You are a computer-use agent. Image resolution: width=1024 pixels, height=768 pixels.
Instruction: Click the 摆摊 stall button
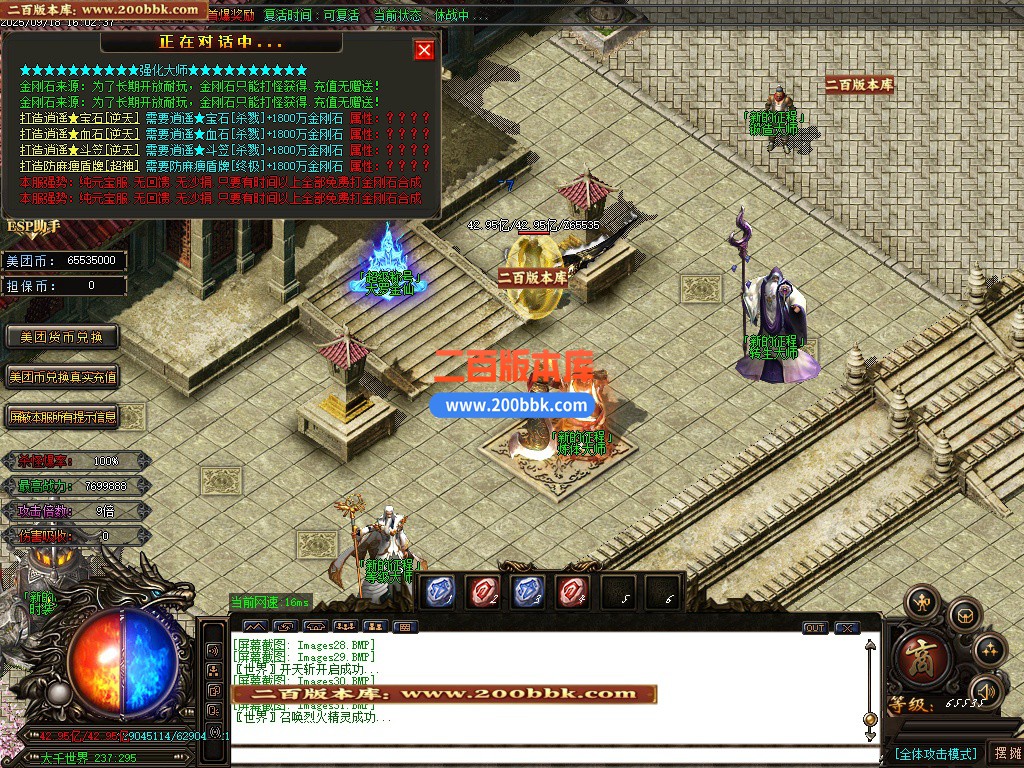tap(1004, 753)
